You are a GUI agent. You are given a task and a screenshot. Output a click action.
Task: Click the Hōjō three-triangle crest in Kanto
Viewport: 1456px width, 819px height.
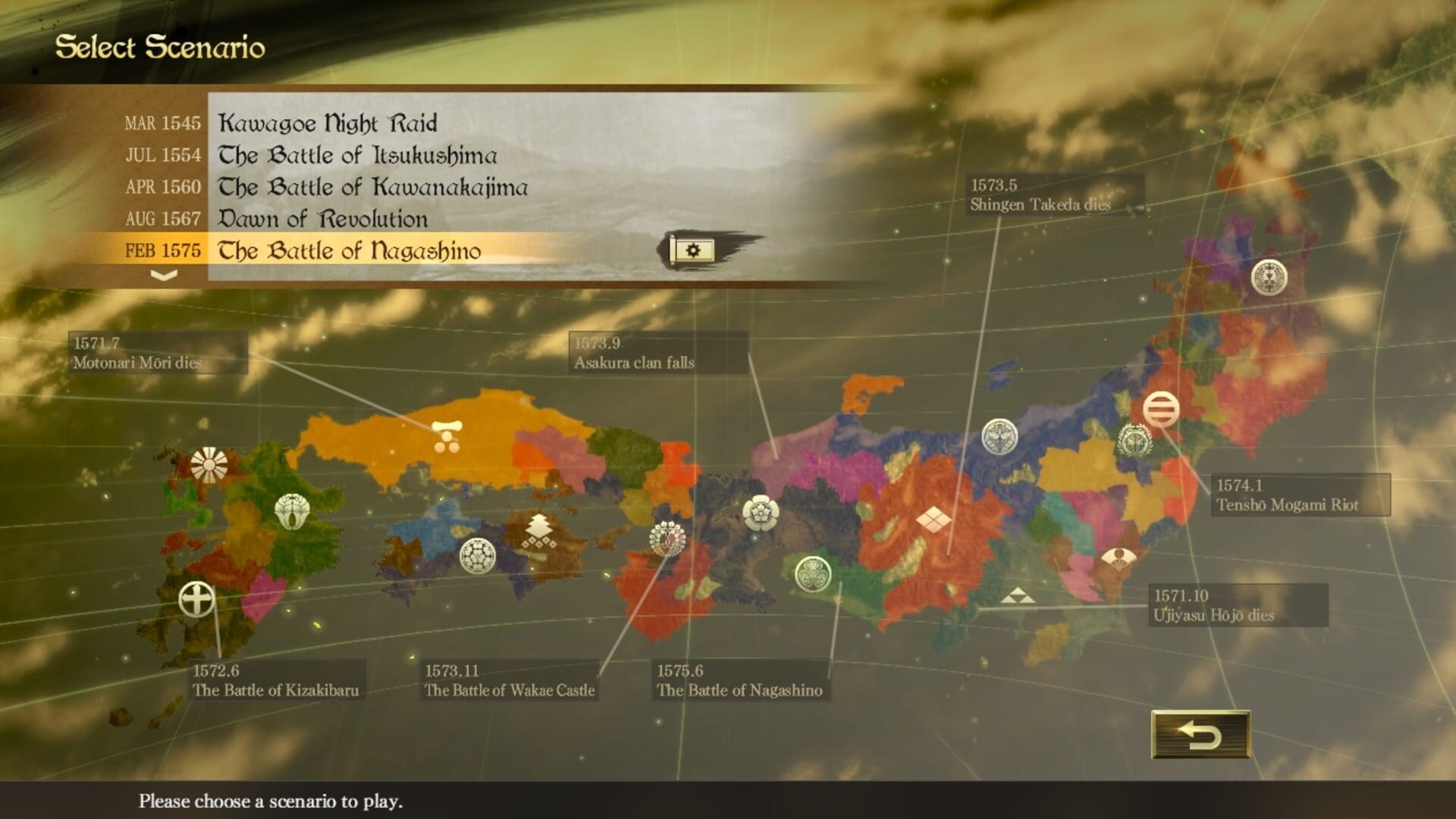pyautogui.click(x=1020, y=596)
